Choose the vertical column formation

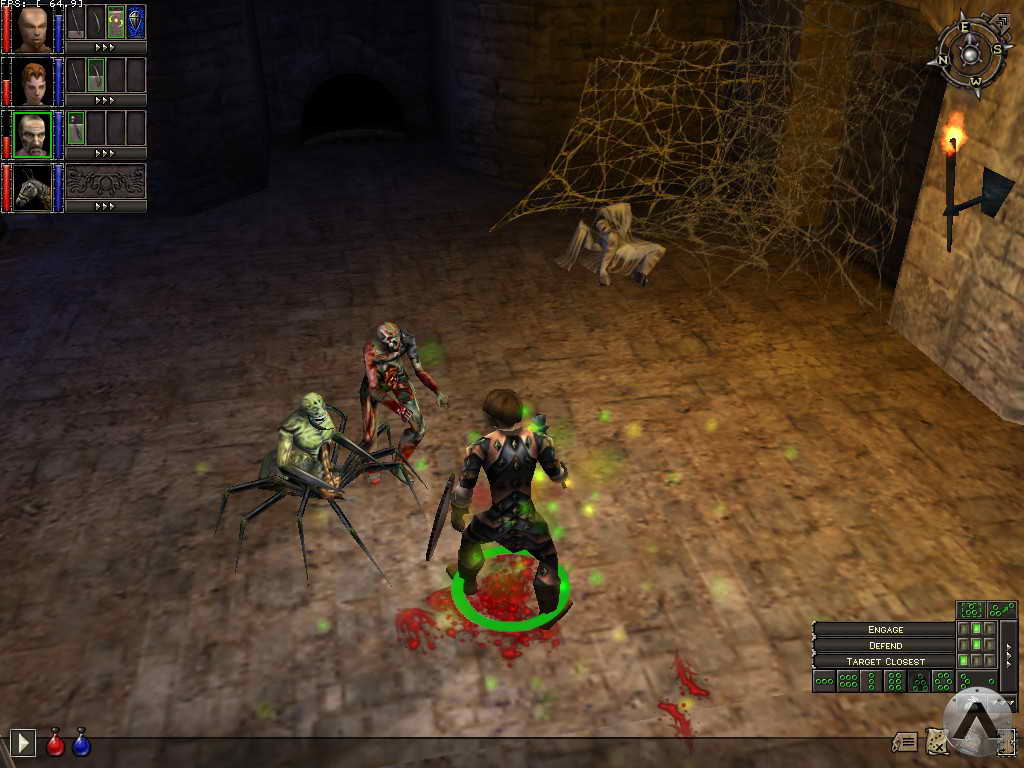tap(871, 681)
